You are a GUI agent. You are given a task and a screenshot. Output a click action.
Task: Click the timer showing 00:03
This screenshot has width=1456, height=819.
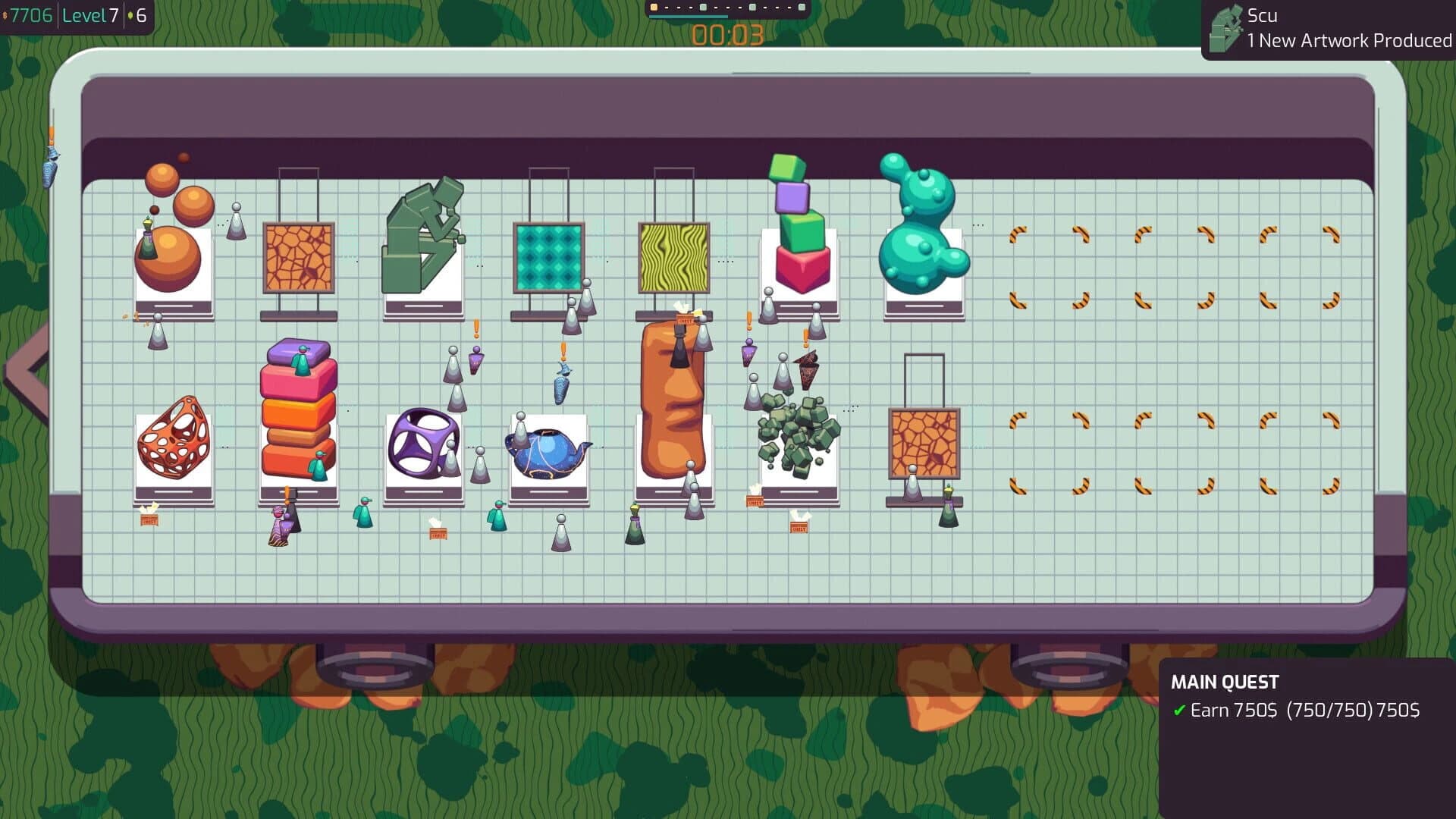pos(726,33)
